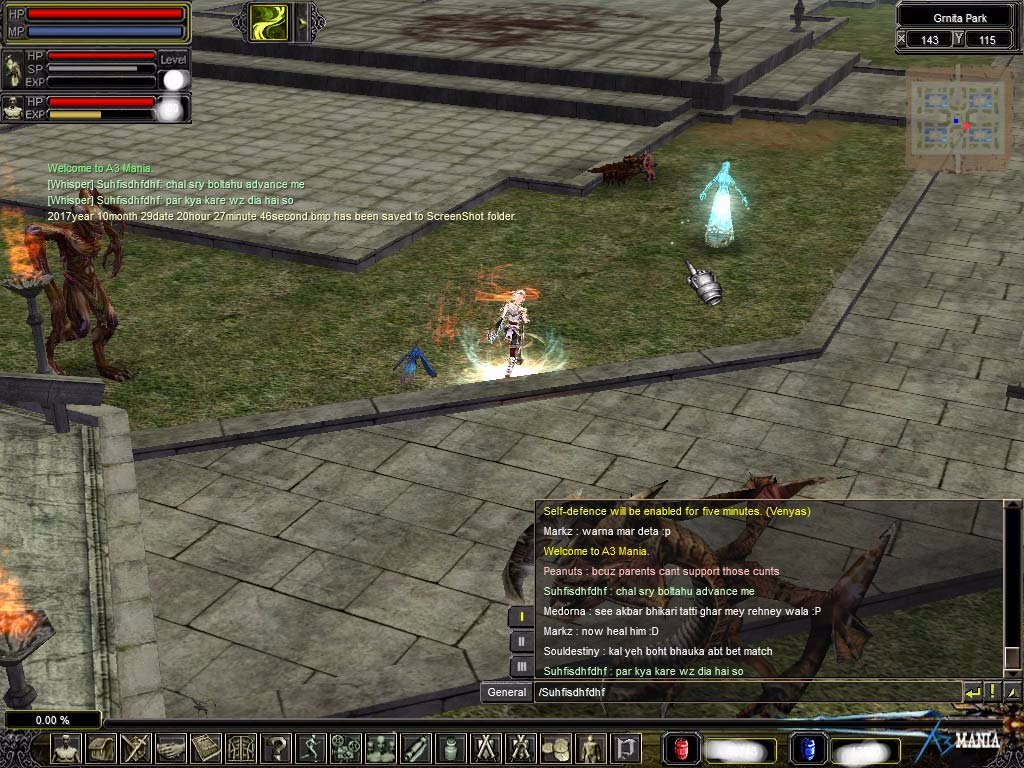This screenshot has height=768, width=1024.
Task: Open the three-faces party icon
Action: click(x=380, y=748)
